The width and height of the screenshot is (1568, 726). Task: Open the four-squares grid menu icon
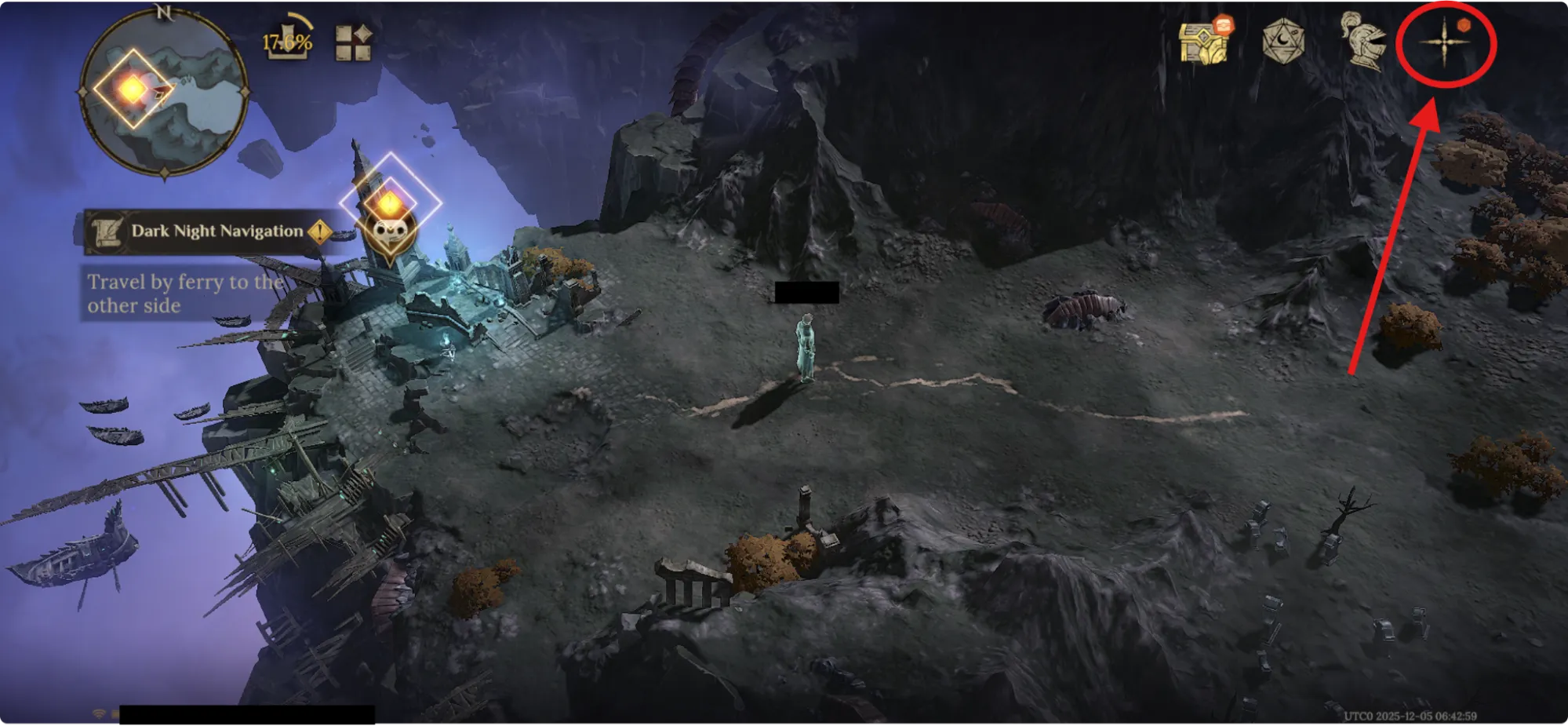[x=353, y=42]
